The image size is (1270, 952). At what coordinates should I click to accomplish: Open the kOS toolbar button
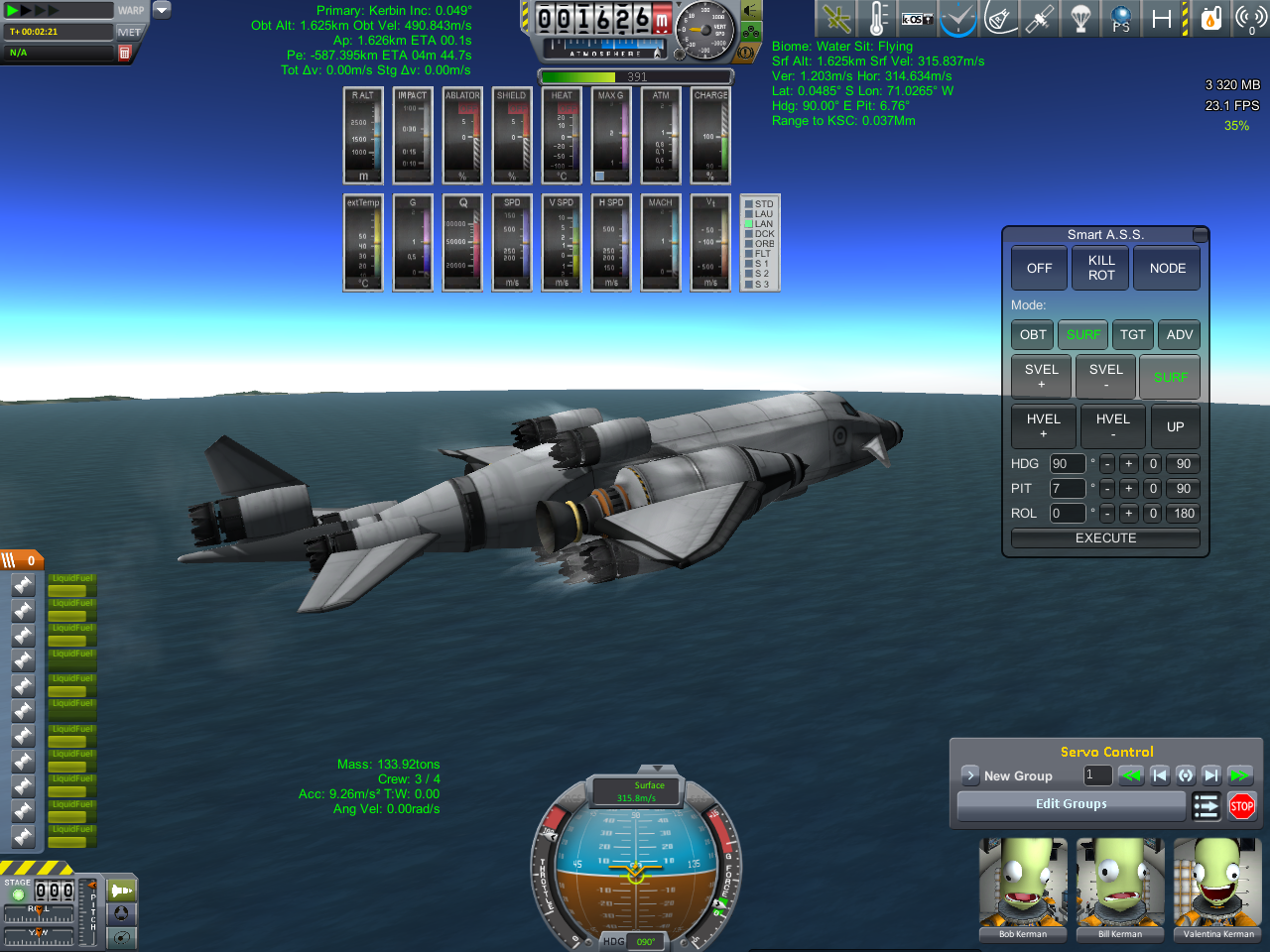click(917, 19)
